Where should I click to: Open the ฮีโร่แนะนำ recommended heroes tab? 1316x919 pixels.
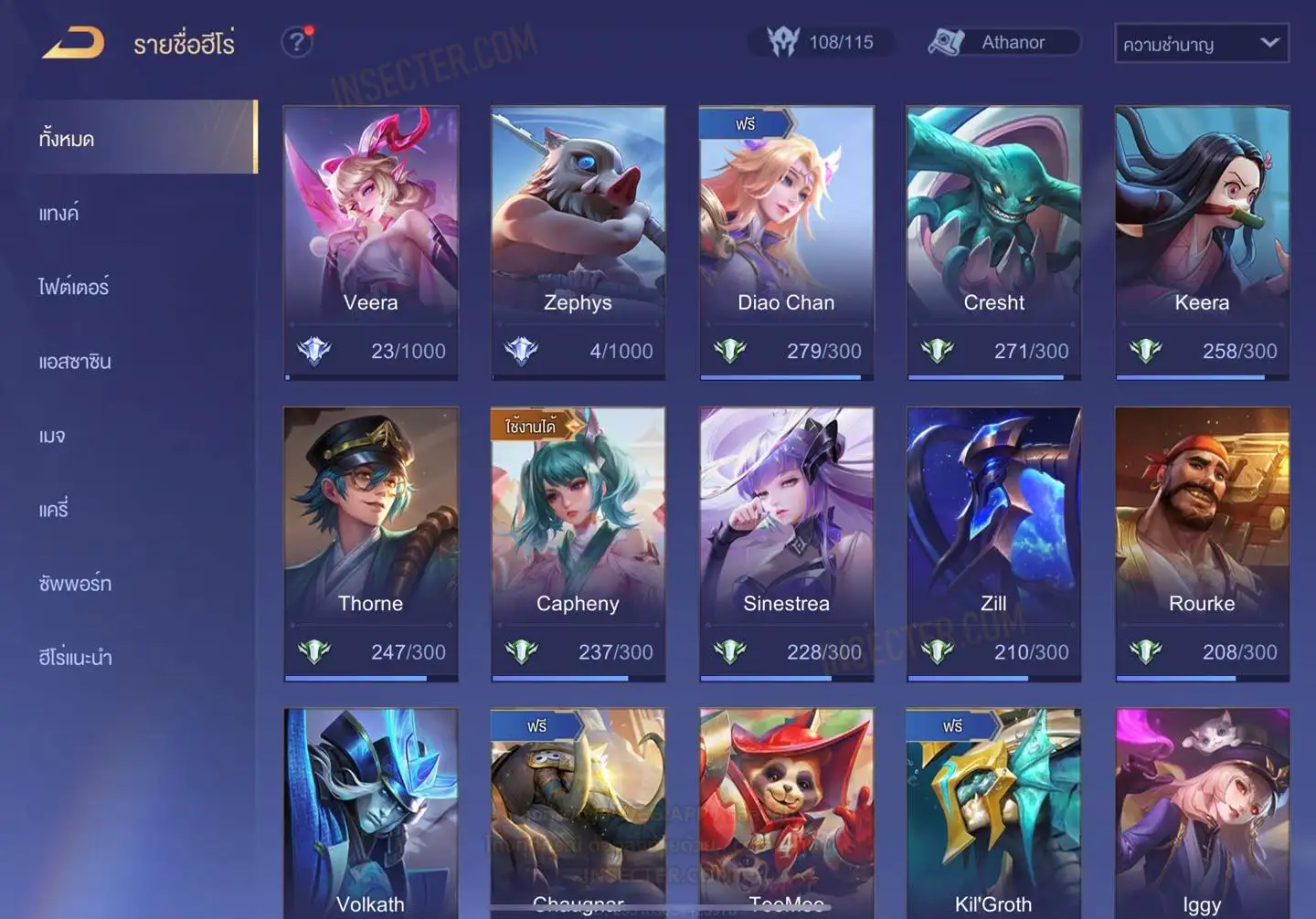click(x=75, y=658)
